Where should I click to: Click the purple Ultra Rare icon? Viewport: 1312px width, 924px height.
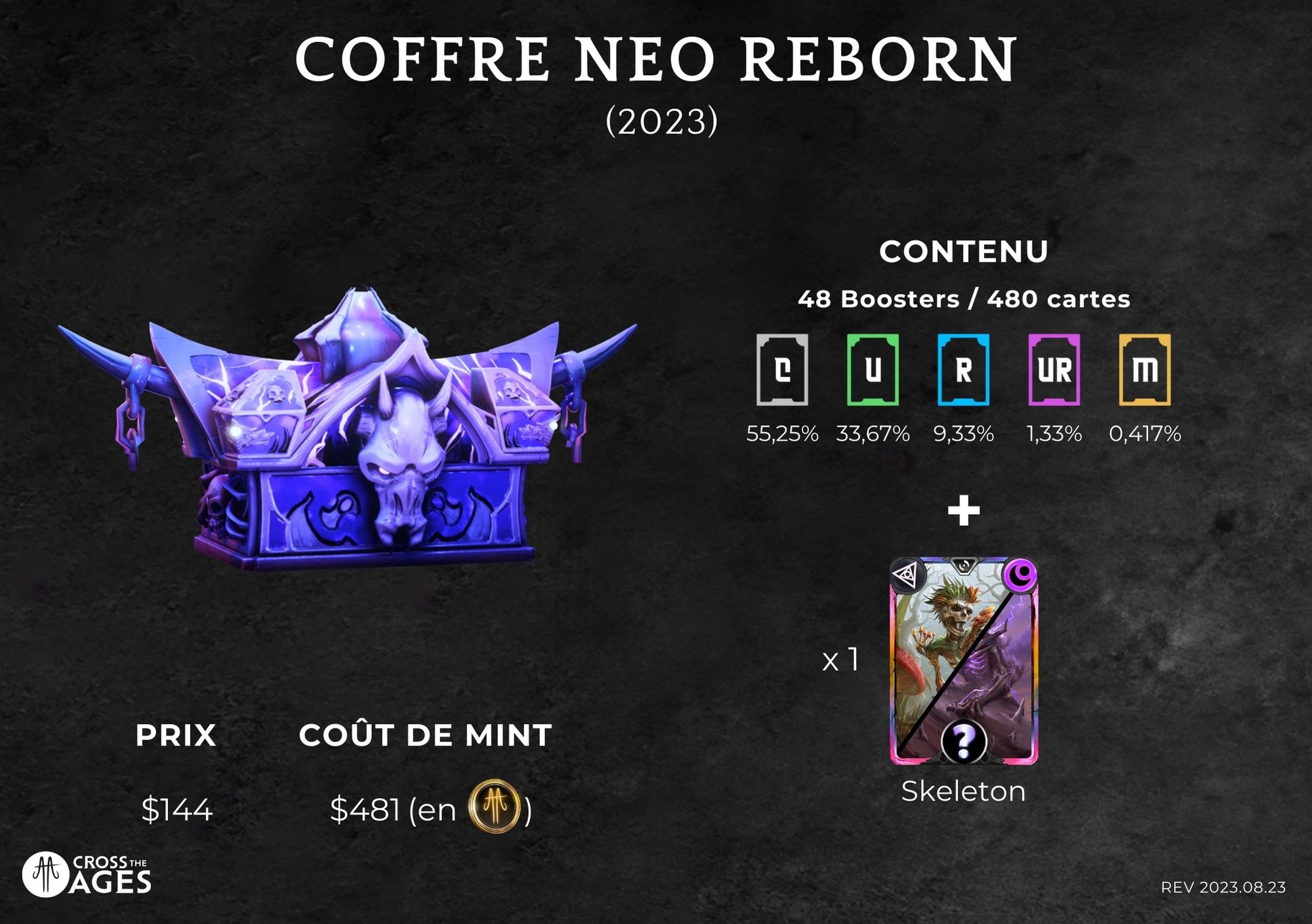(1054, 370)
